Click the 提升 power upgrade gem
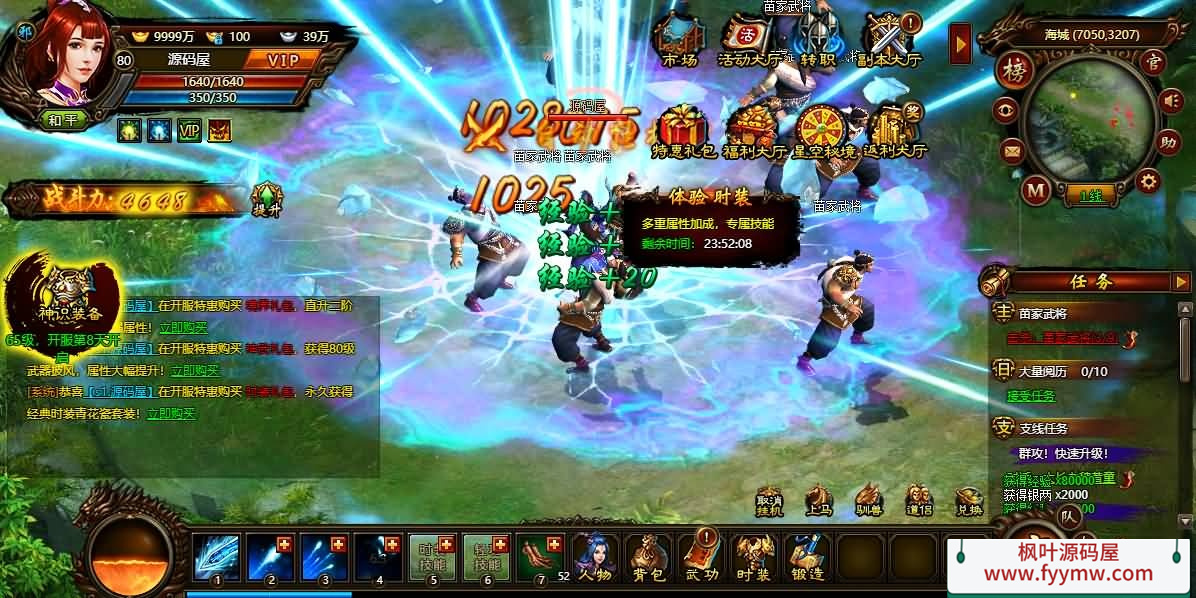The image size is (1196, 598). pyautogui.click(x=267, y=198)
